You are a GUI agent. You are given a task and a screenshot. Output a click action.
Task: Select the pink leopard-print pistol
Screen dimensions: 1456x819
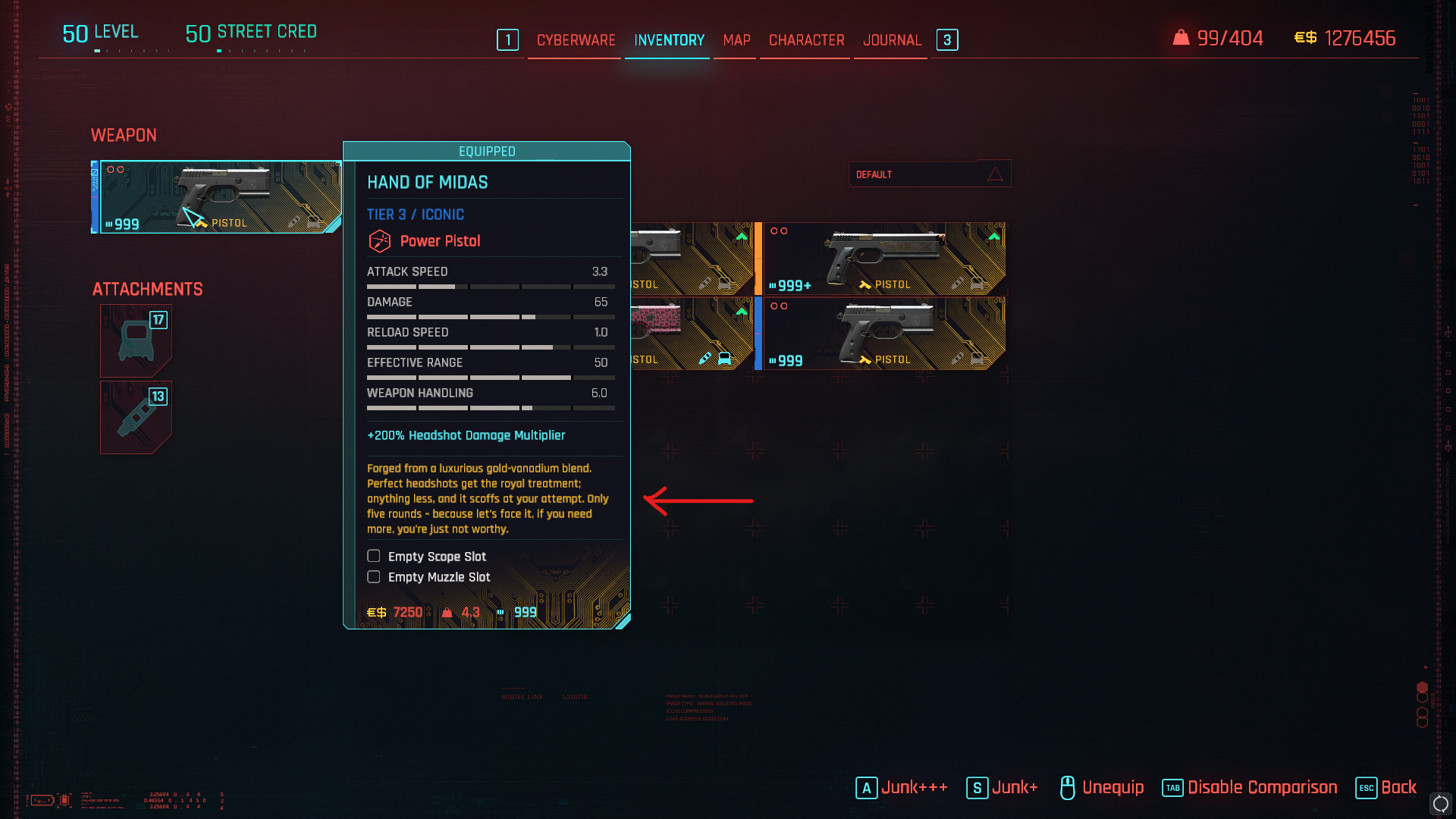(x=690, y=334)
